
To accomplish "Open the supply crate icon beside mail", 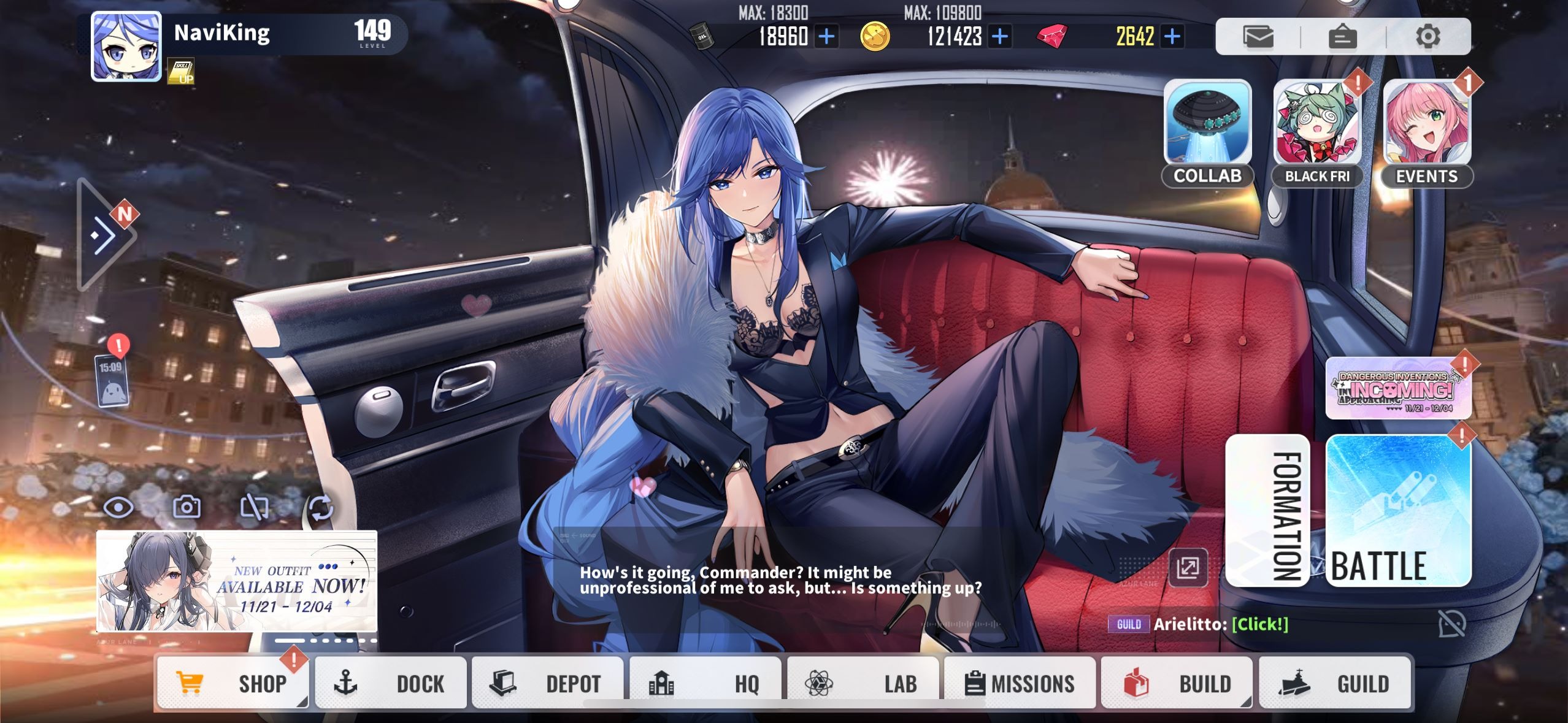I will click(1343, 36).
